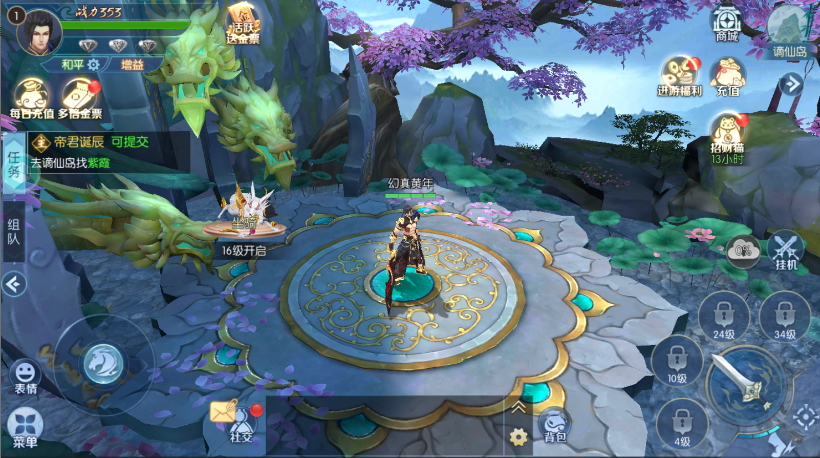
Task: Open the player portrait profile
Action: 39,30
